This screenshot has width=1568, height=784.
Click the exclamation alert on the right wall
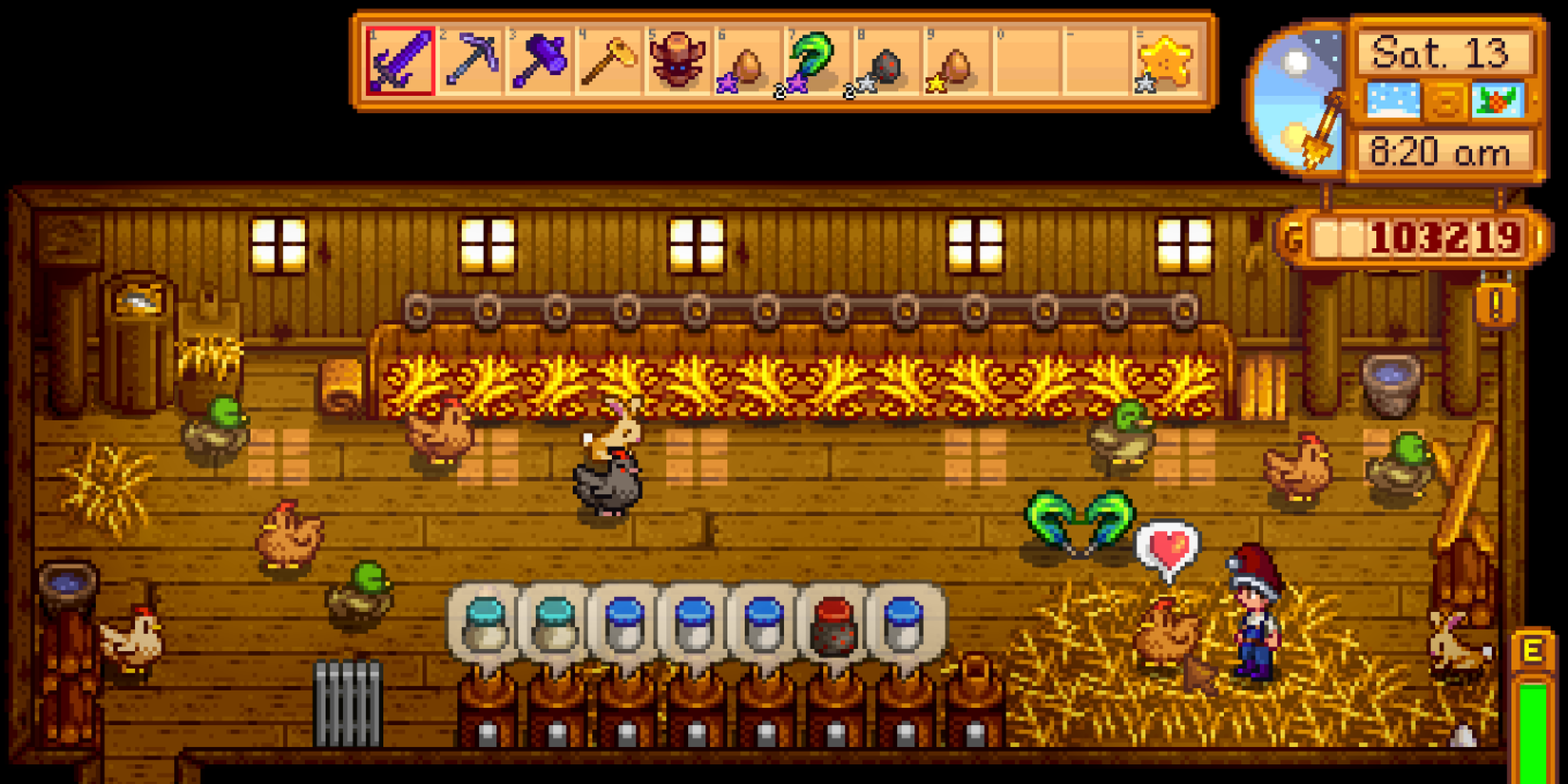pos(1494,304)
